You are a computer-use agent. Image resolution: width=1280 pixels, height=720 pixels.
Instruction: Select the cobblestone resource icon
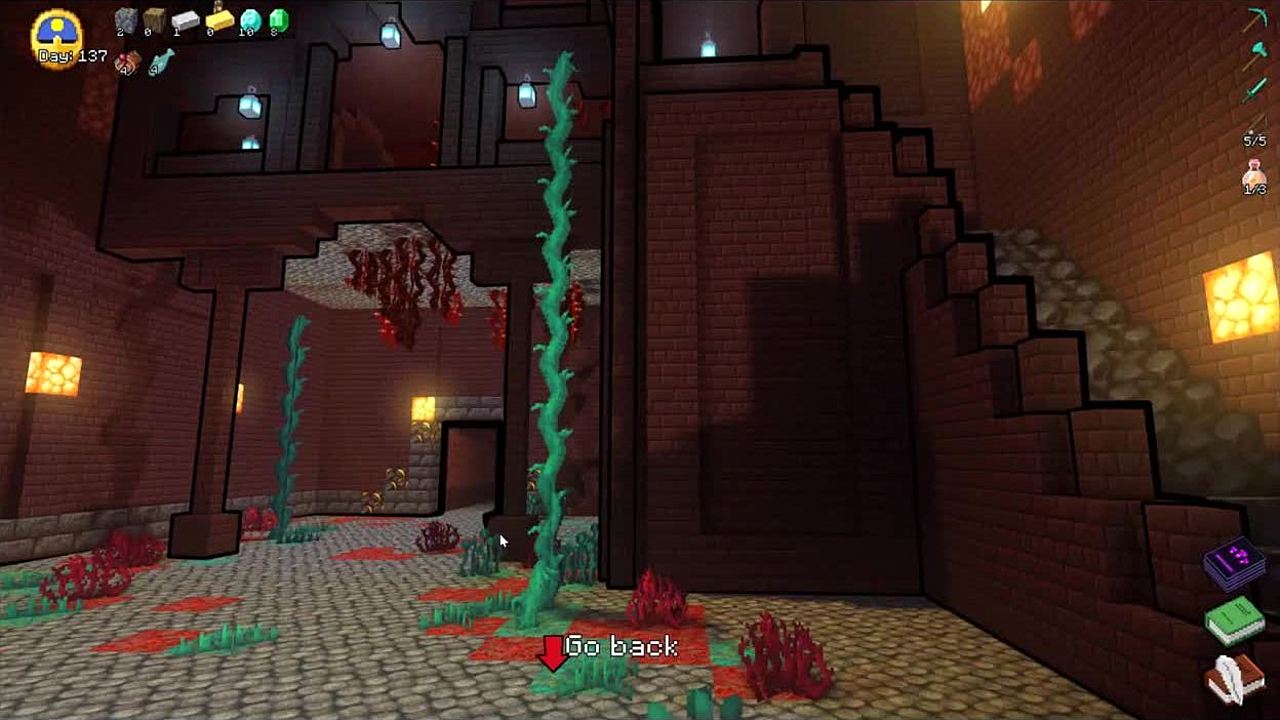125,20
